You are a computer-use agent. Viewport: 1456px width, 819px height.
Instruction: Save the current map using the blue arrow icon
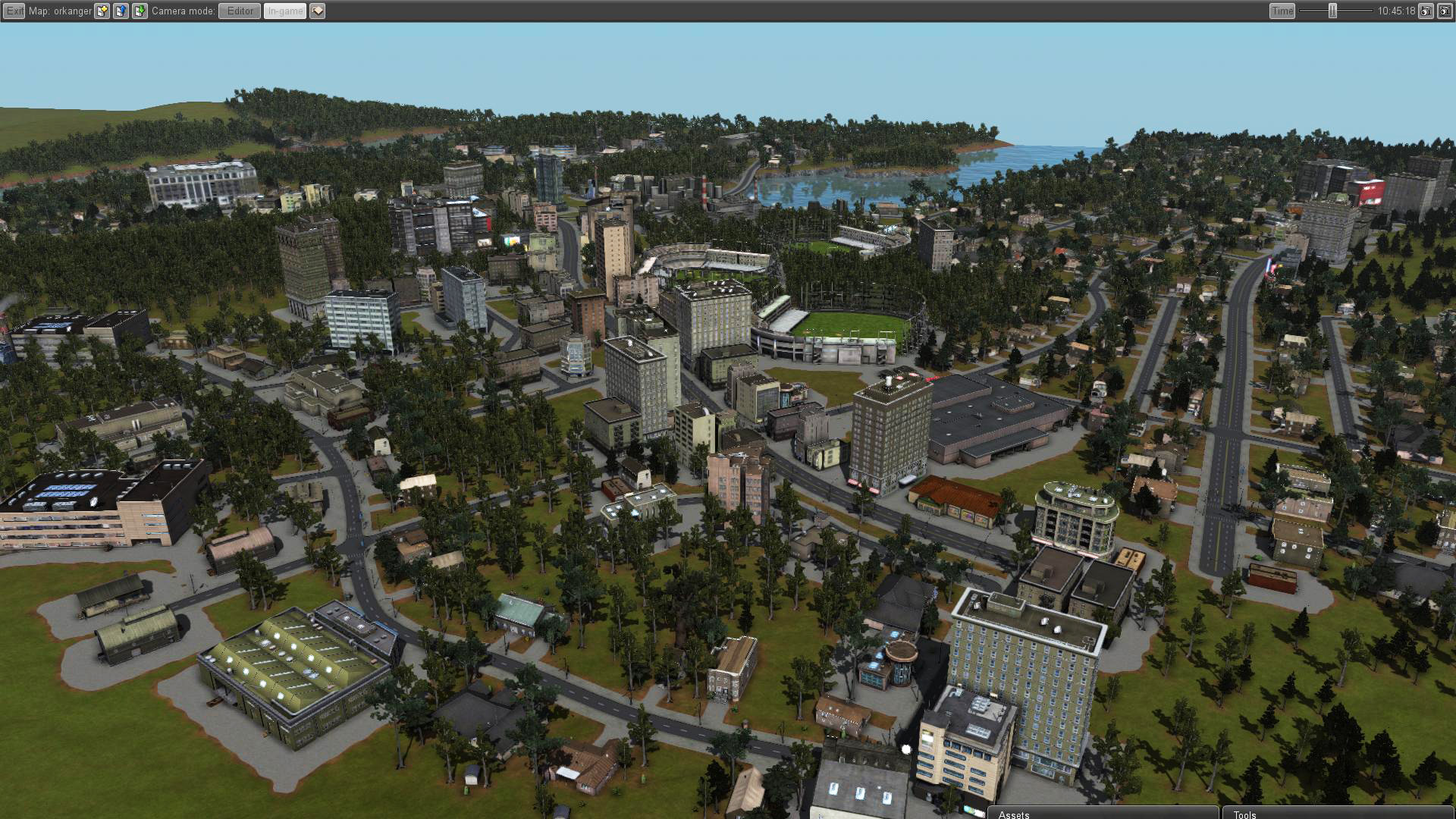point(121,11)
